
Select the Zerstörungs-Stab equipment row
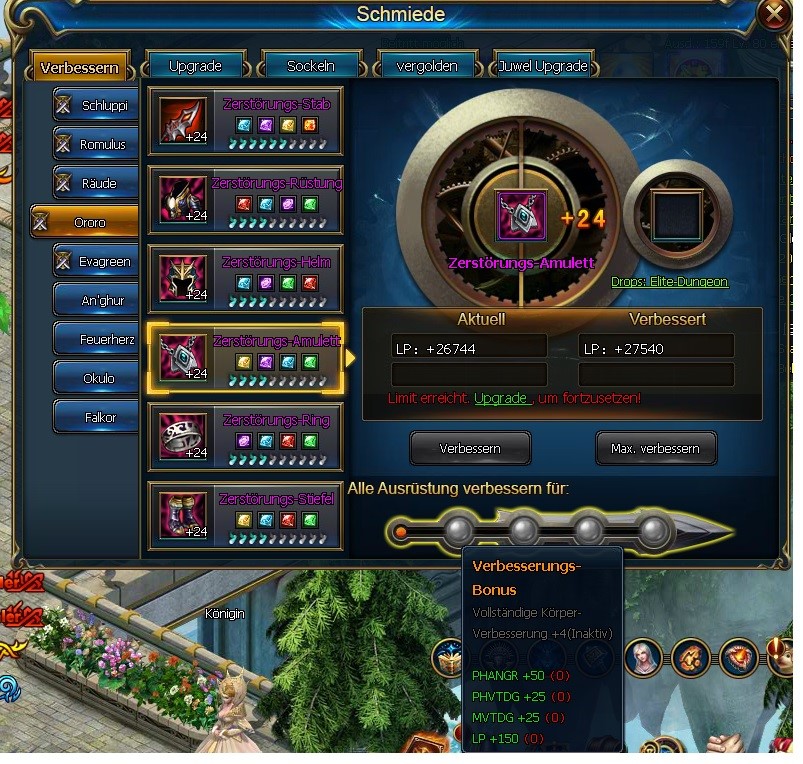(x=245, y=121)
